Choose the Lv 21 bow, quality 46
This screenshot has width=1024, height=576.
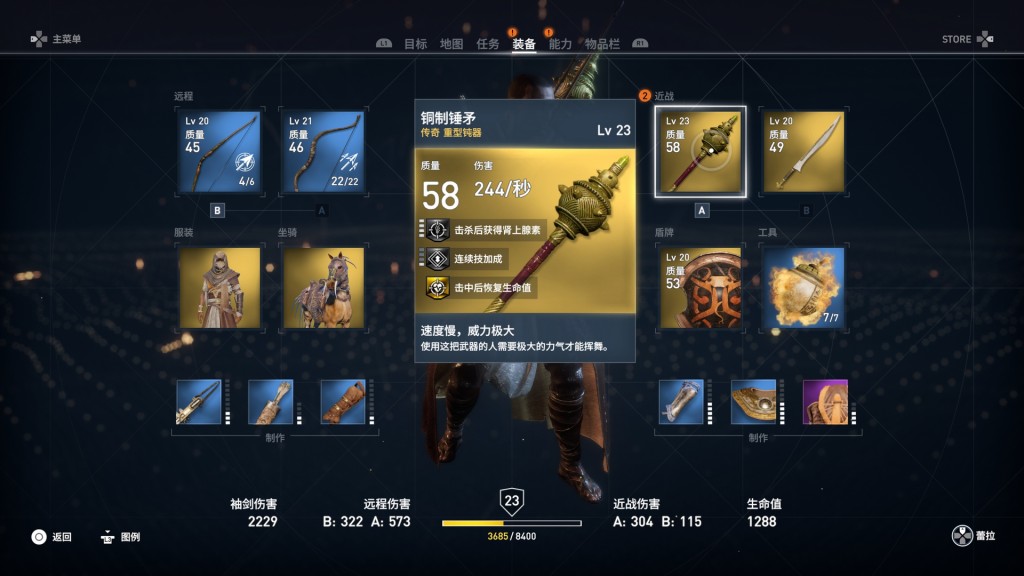pos(323,152)
